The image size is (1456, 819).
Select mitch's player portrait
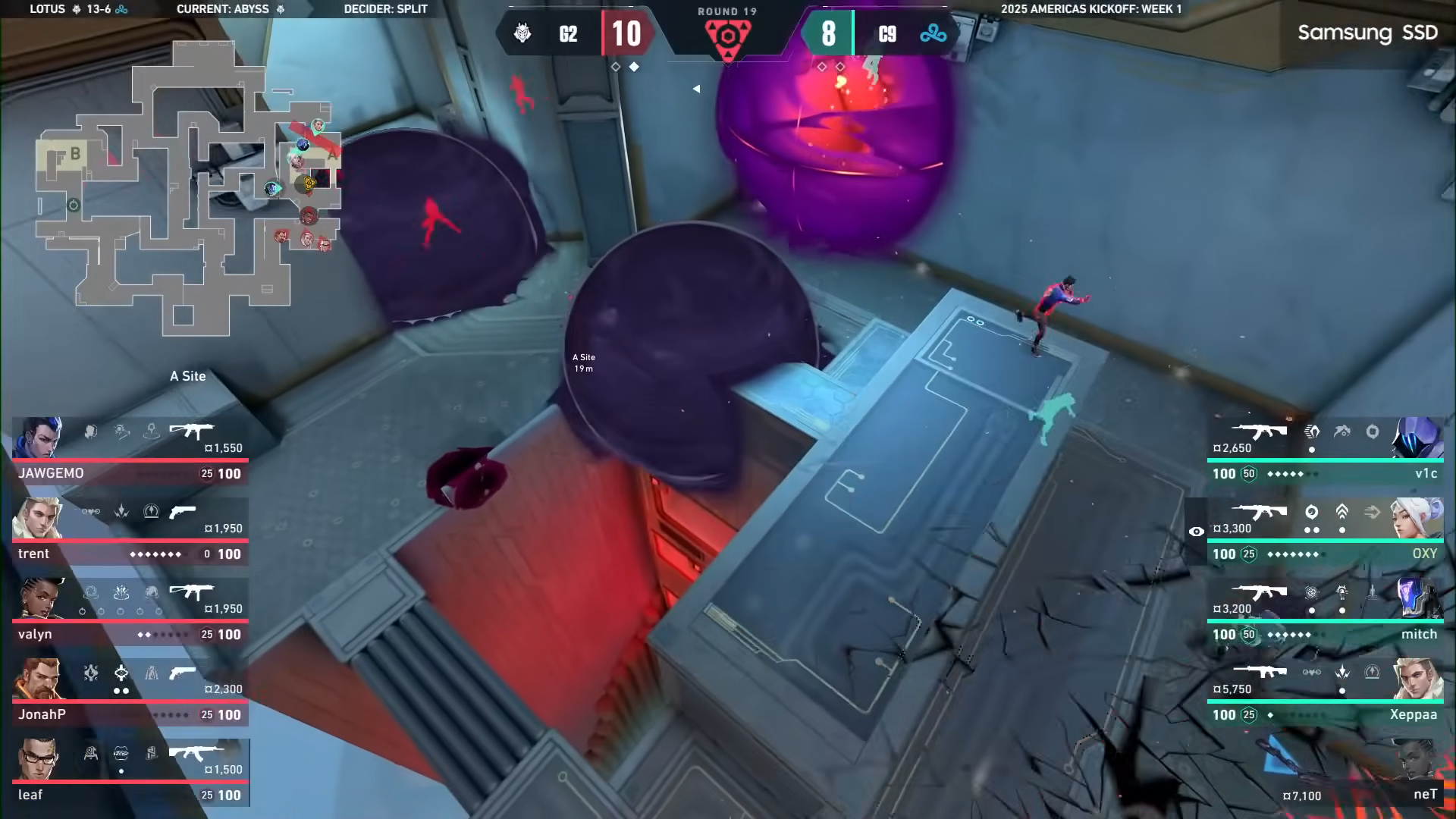[x=1417, y=598]
